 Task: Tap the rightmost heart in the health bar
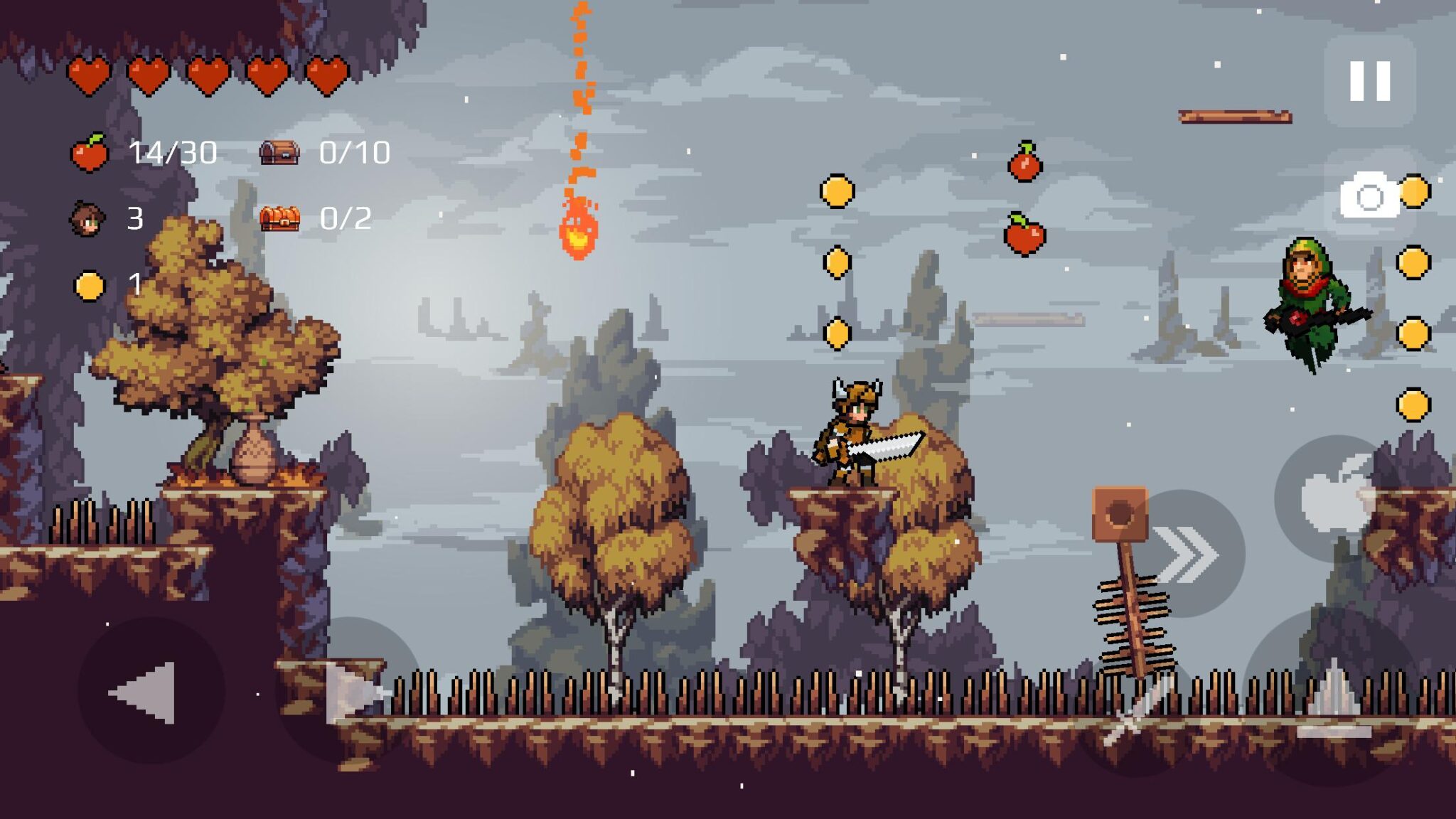(327, 75)
